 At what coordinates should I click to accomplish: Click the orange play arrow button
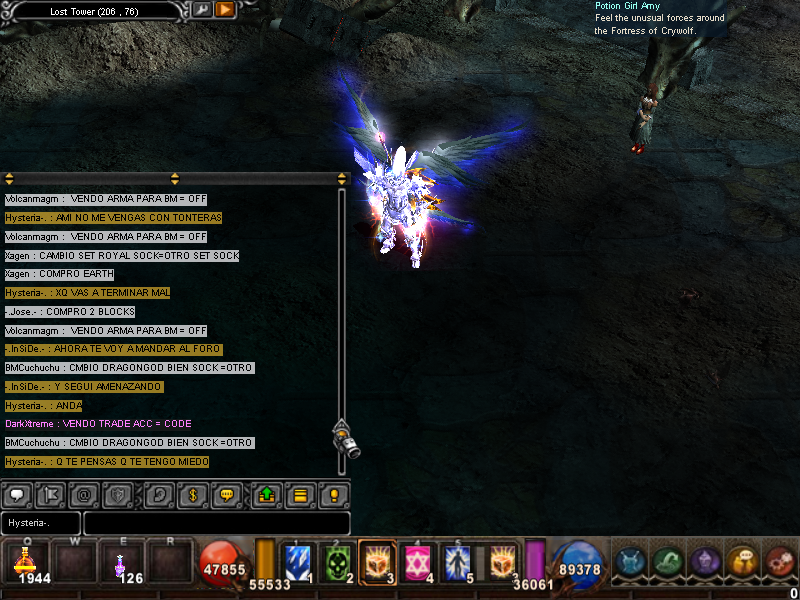(225, 10)
